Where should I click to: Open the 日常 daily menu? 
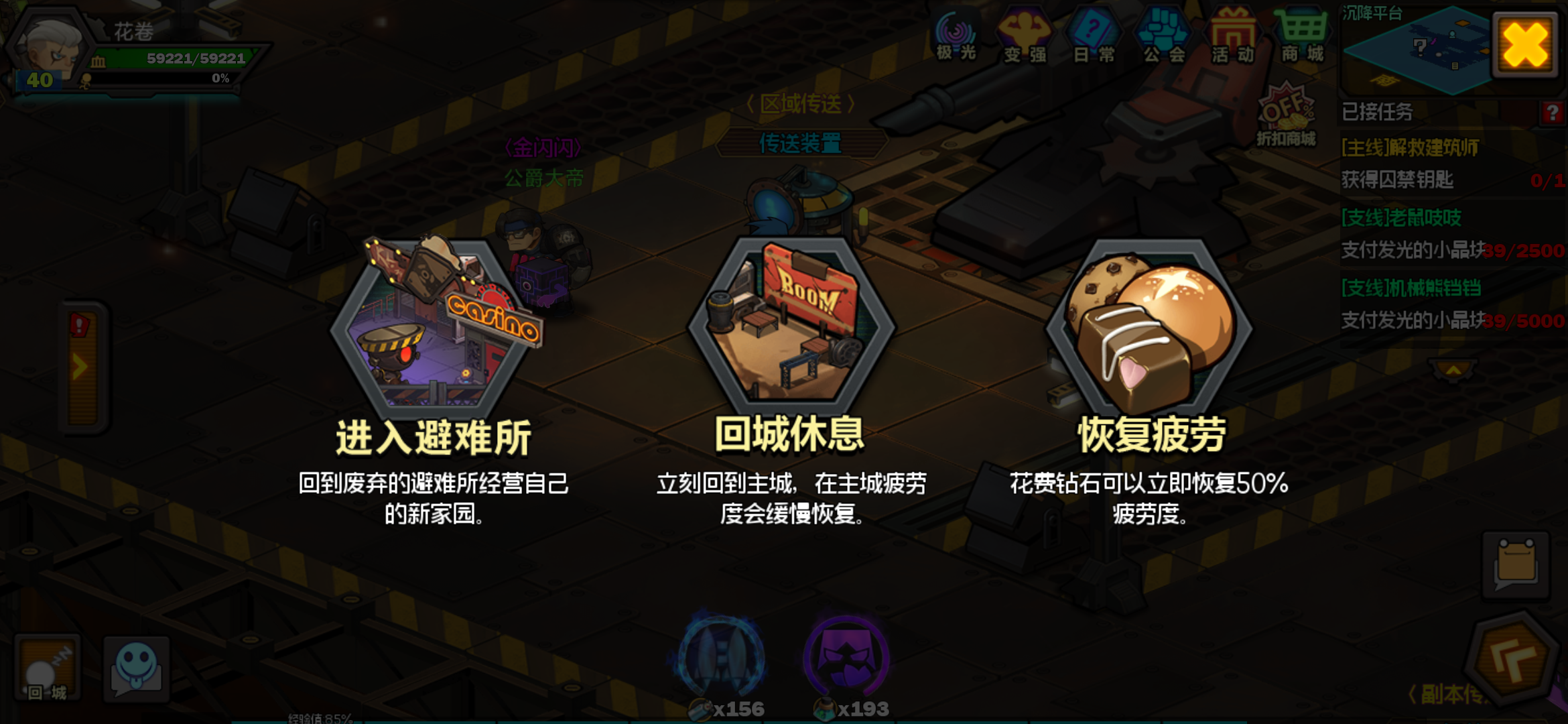point(1094,37)
